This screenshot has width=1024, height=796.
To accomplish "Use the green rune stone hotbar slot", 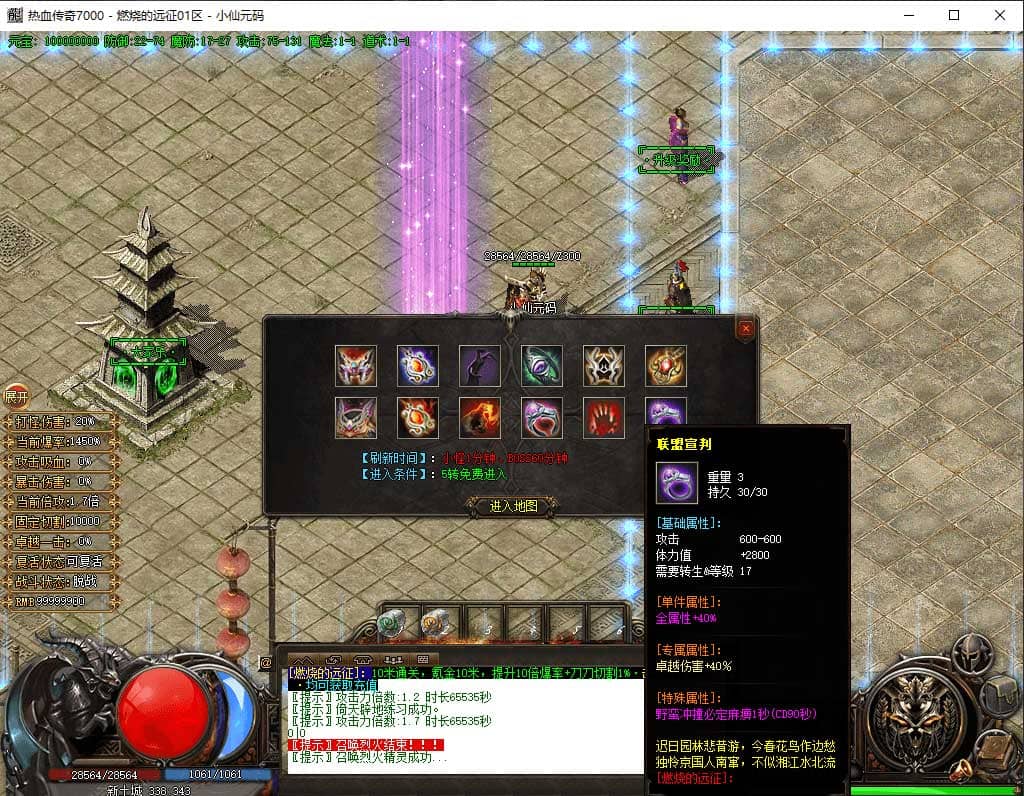I will point(391,624).
